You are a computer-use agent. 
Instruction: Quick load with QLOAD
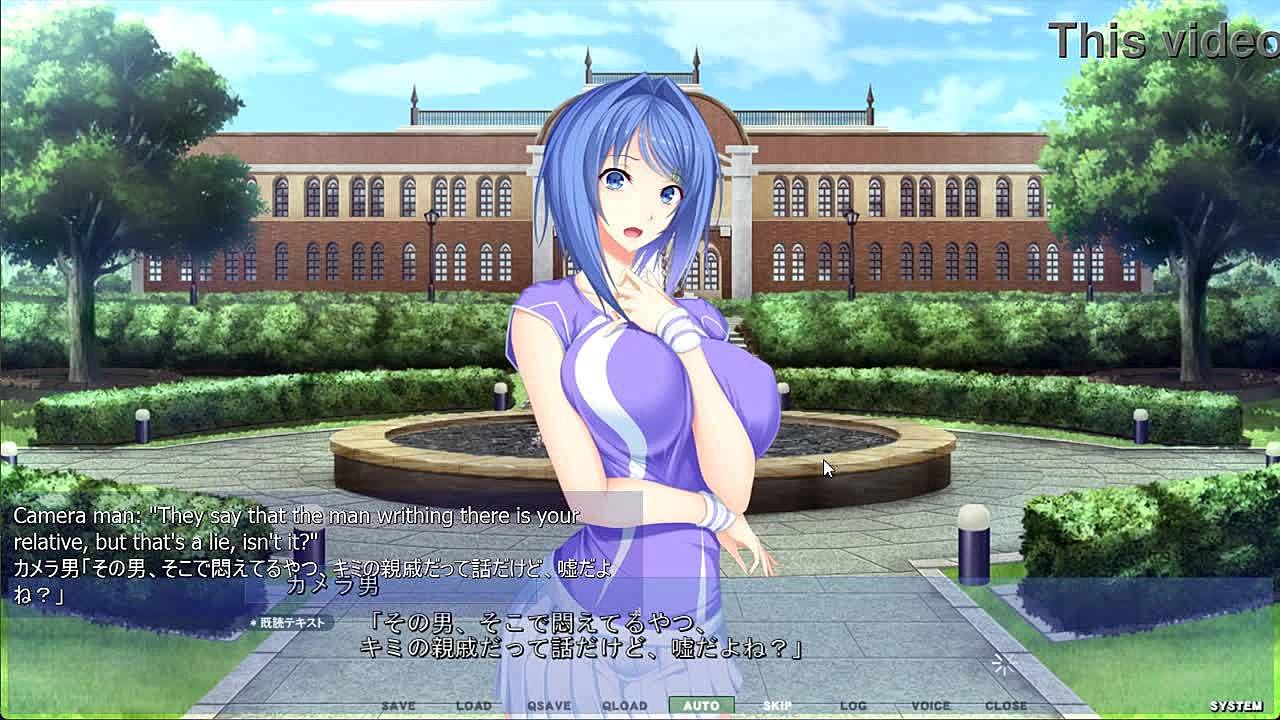click(x=625, y=706)
